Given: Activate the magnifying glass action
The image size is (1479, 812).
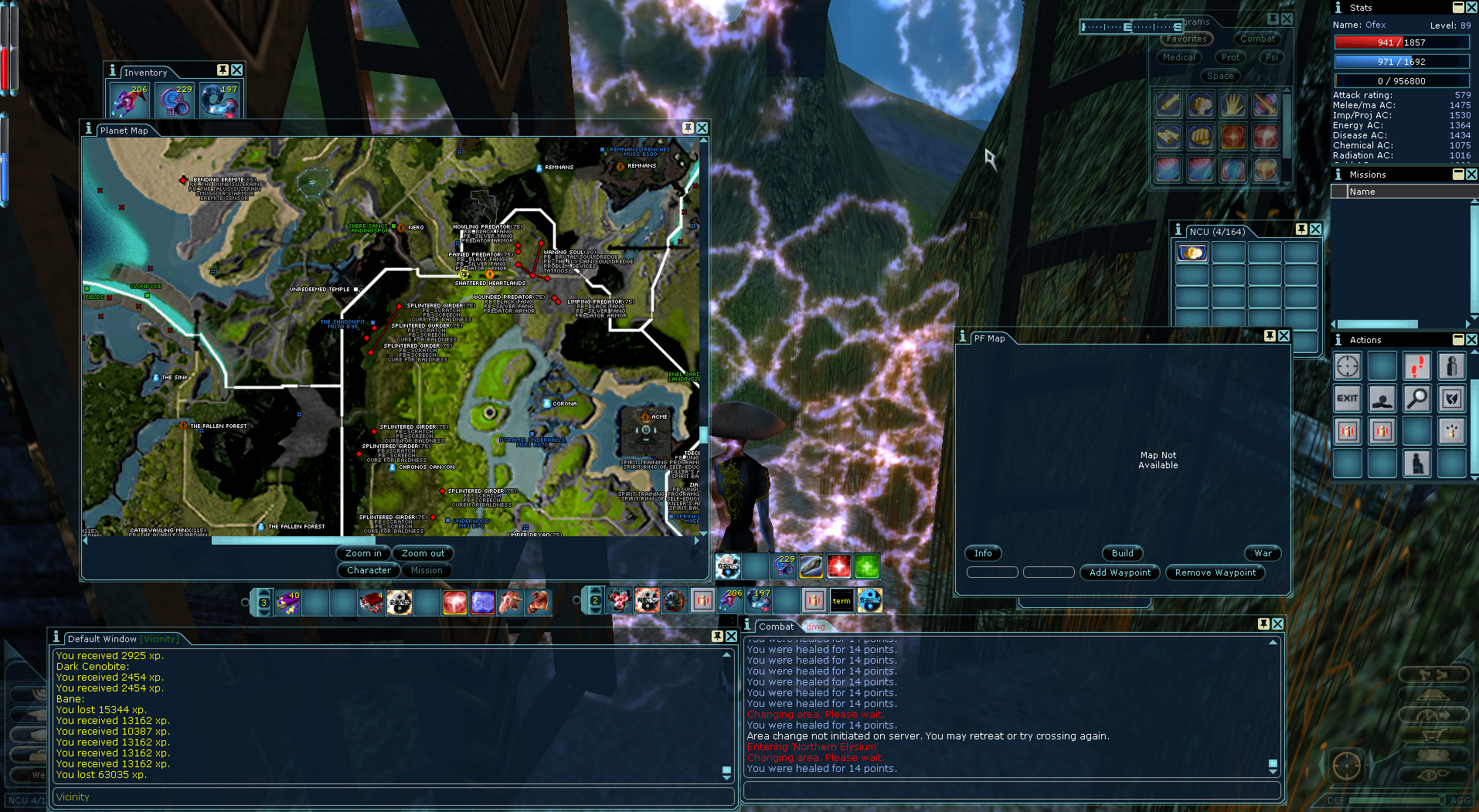Looking at the screenshot, I should point(1416,399).
